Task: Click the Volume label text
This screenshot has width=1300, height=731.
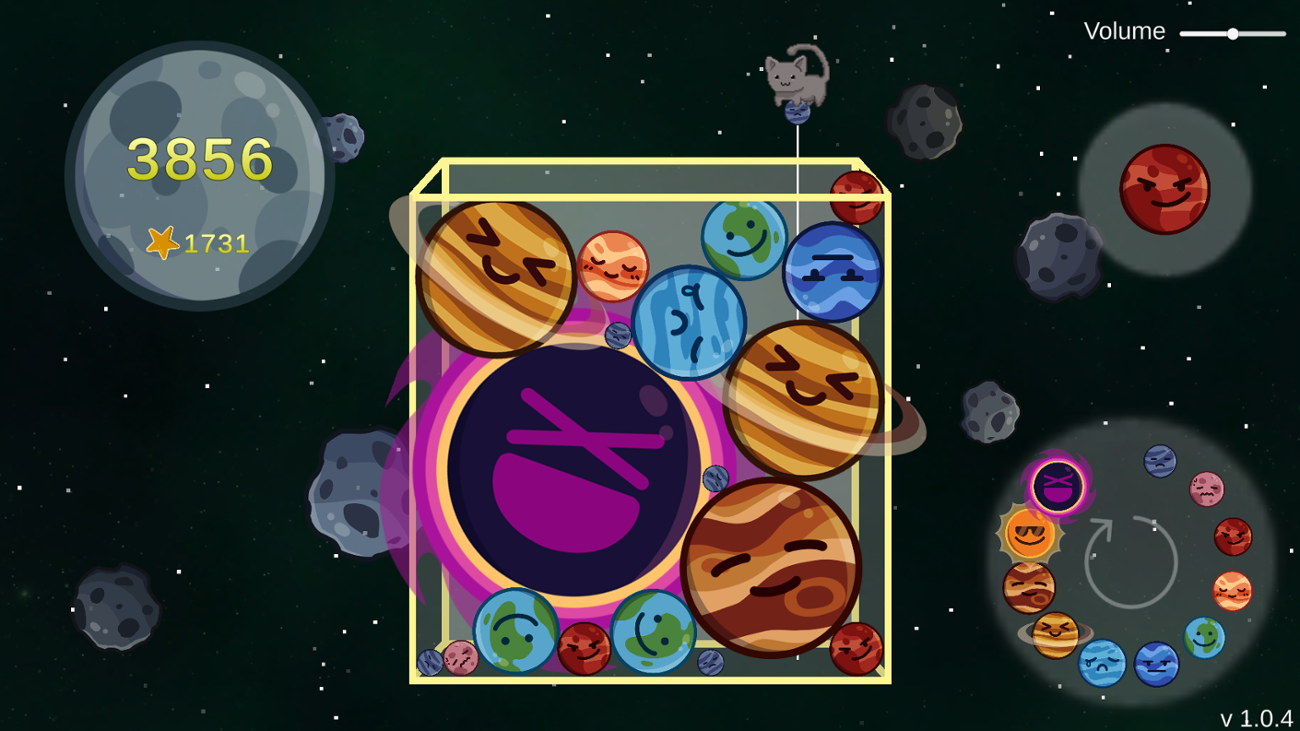Action: pyautogui.click(x=1124, y=30)
